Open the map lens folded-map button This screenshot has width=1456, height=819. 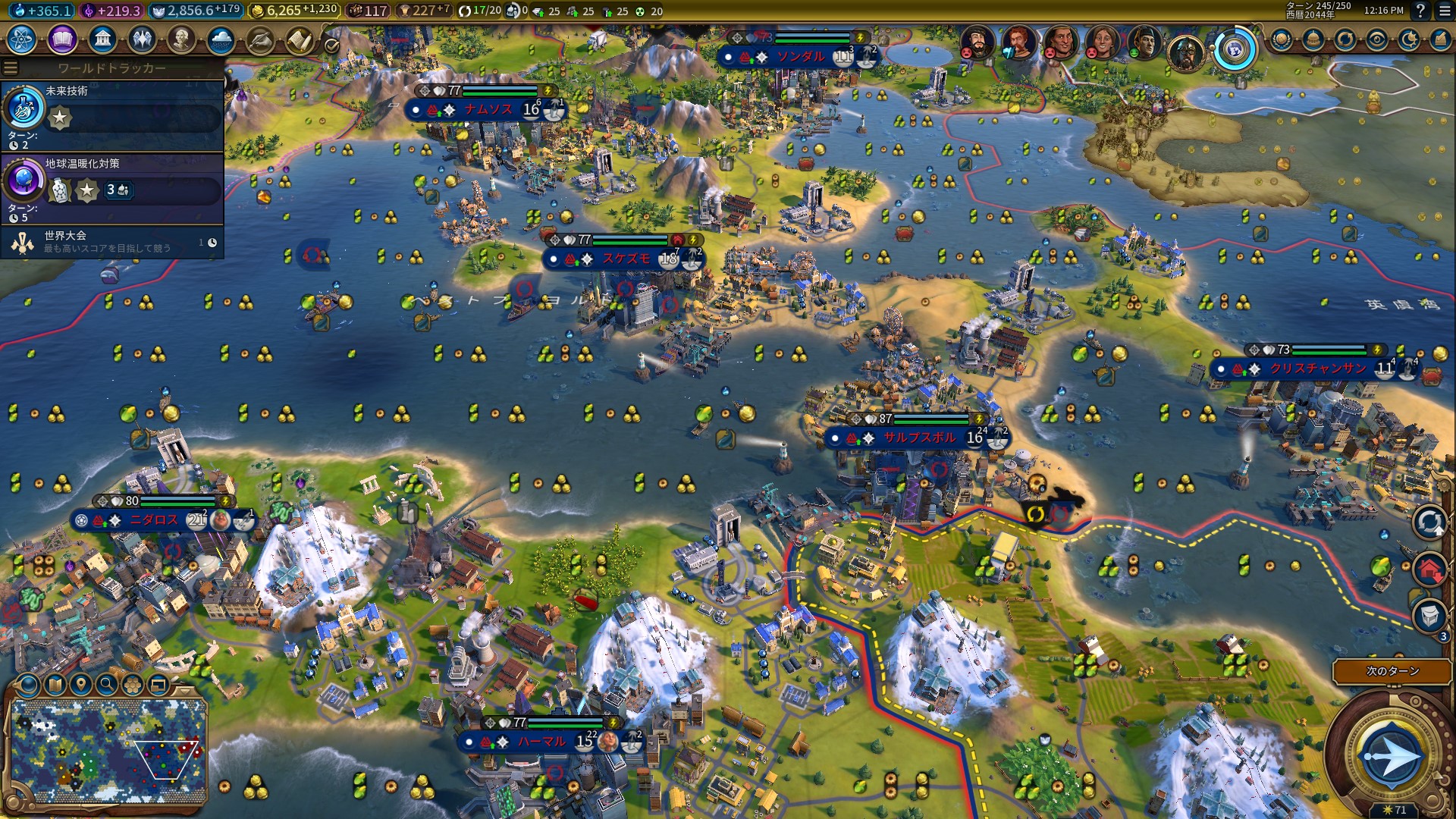click(55, 686)
